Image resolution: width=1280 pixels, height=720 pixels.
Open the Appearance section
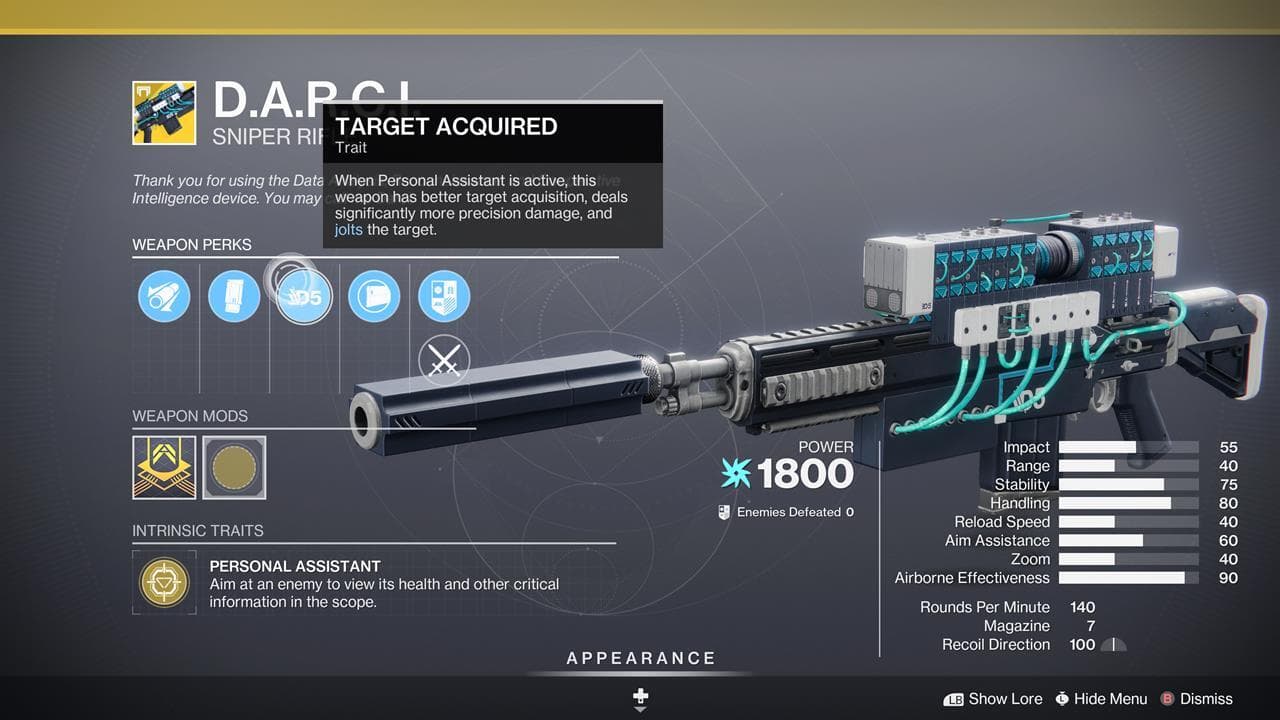641,658
